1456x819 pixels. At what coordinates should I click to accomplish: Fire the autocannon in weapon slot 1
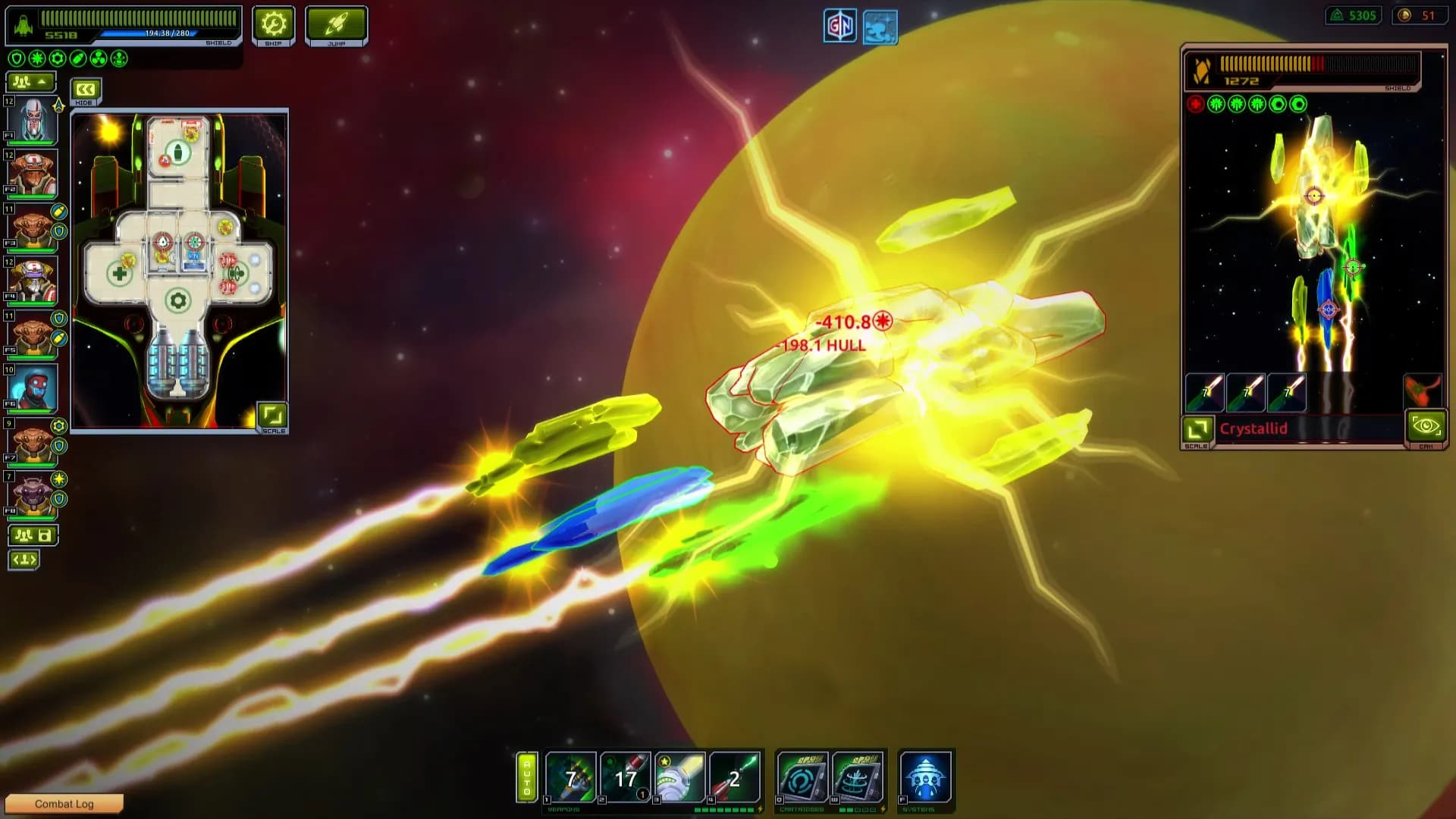(573, 775)
